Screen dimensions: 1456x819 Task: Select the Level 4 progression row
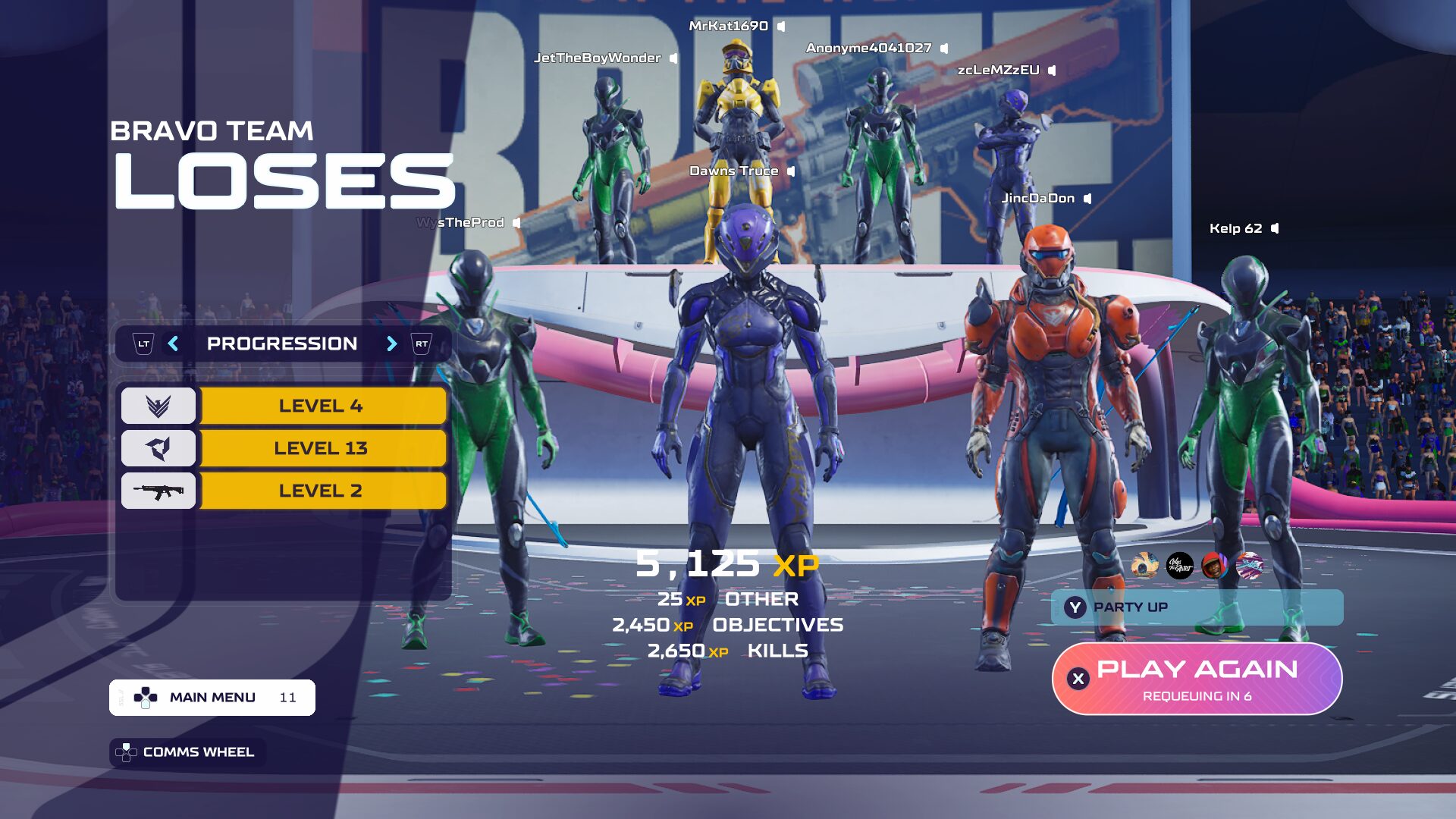[x=321, y=406]
